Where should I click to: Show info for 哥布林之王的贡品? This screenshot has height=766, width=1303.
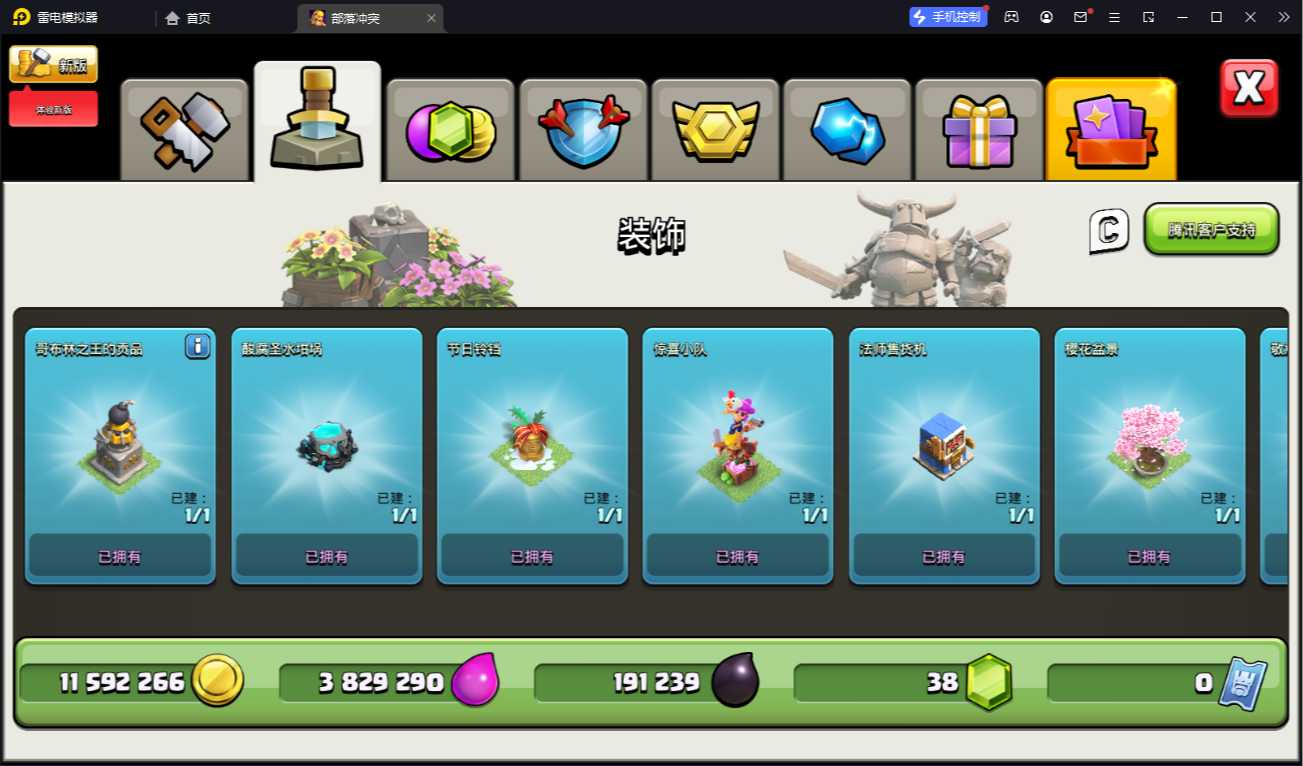click(197, 347)
